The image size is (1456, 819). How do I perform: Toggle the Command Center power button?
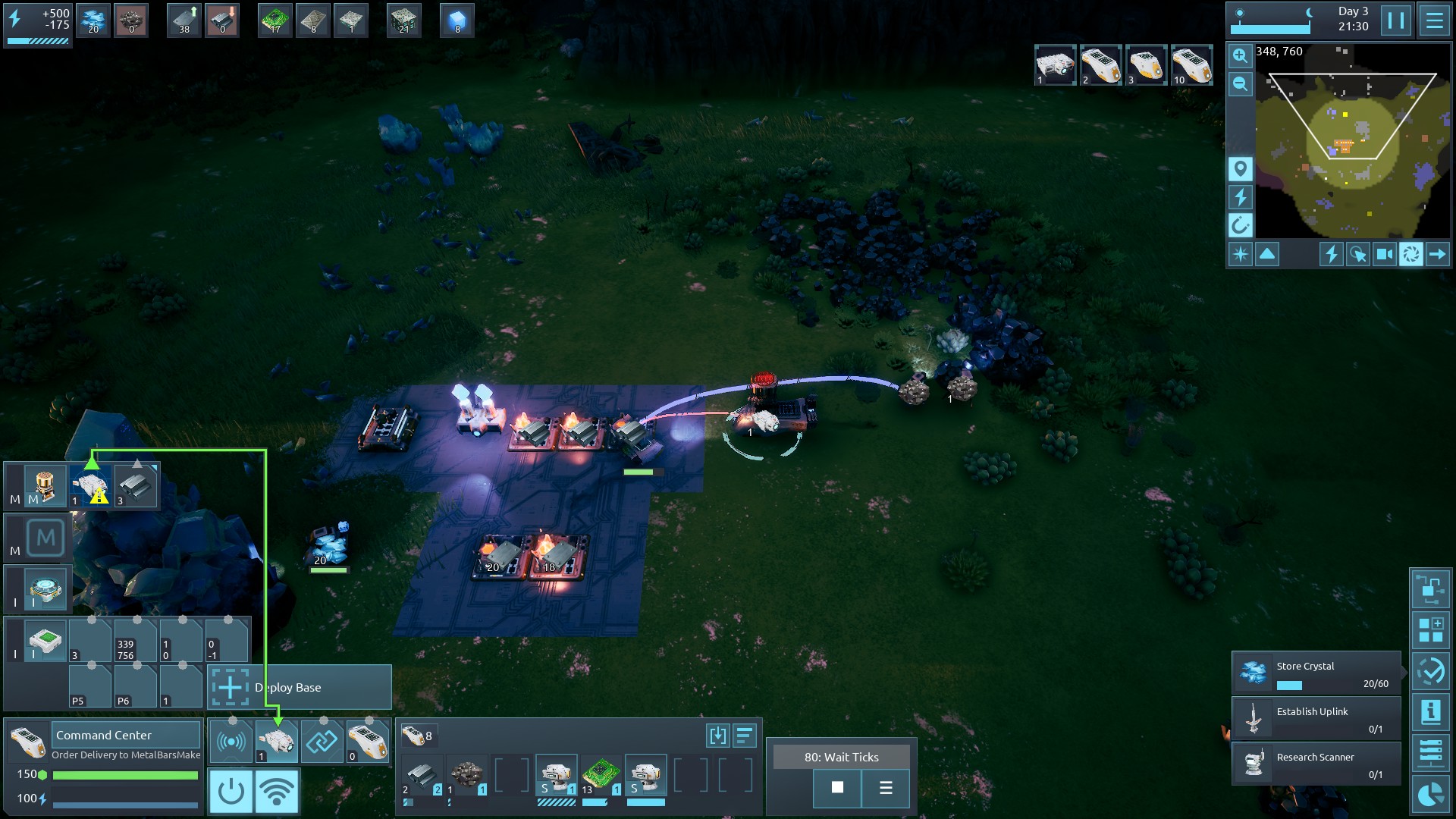(231, 791)
